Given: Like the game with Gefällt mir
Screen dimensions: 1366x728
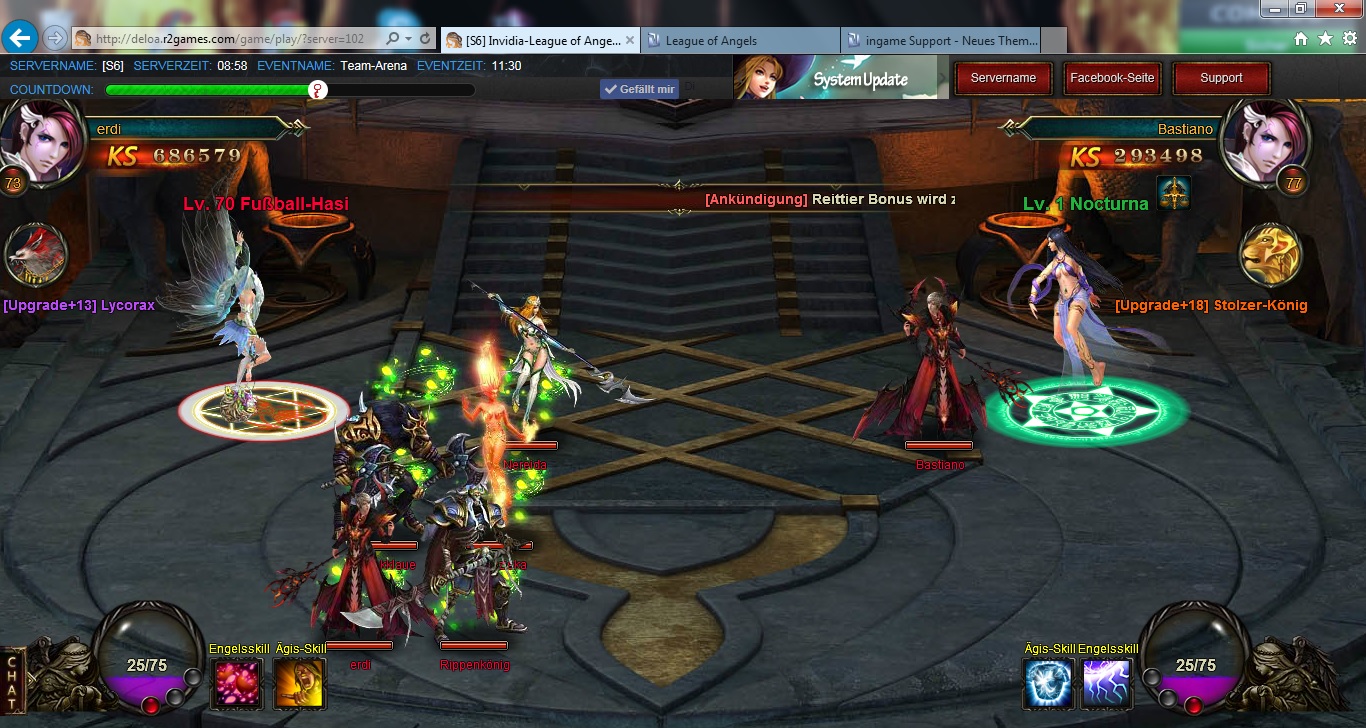Looking at the screenshot, I should [639, 89].
